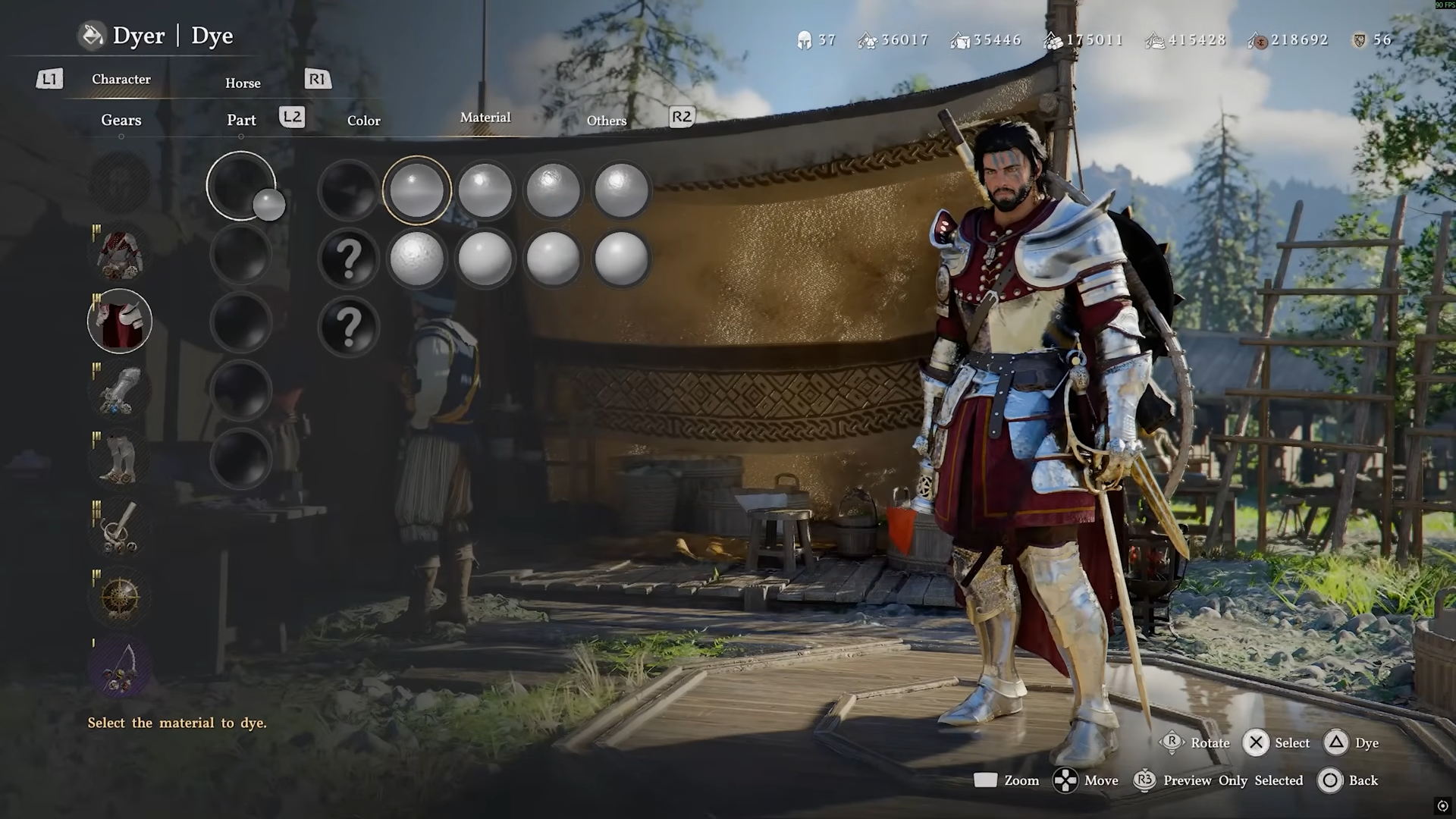This screenshot has width=1456, height=819.
Task: Select the highlighted shoulder armor gear icon
Action: tap(120, 322)
